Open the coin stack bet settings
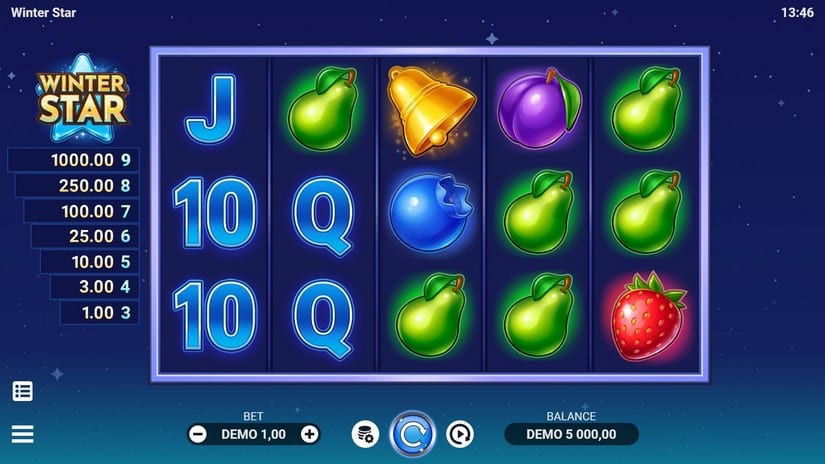825x464 pixels. click(x=365, y=434)
